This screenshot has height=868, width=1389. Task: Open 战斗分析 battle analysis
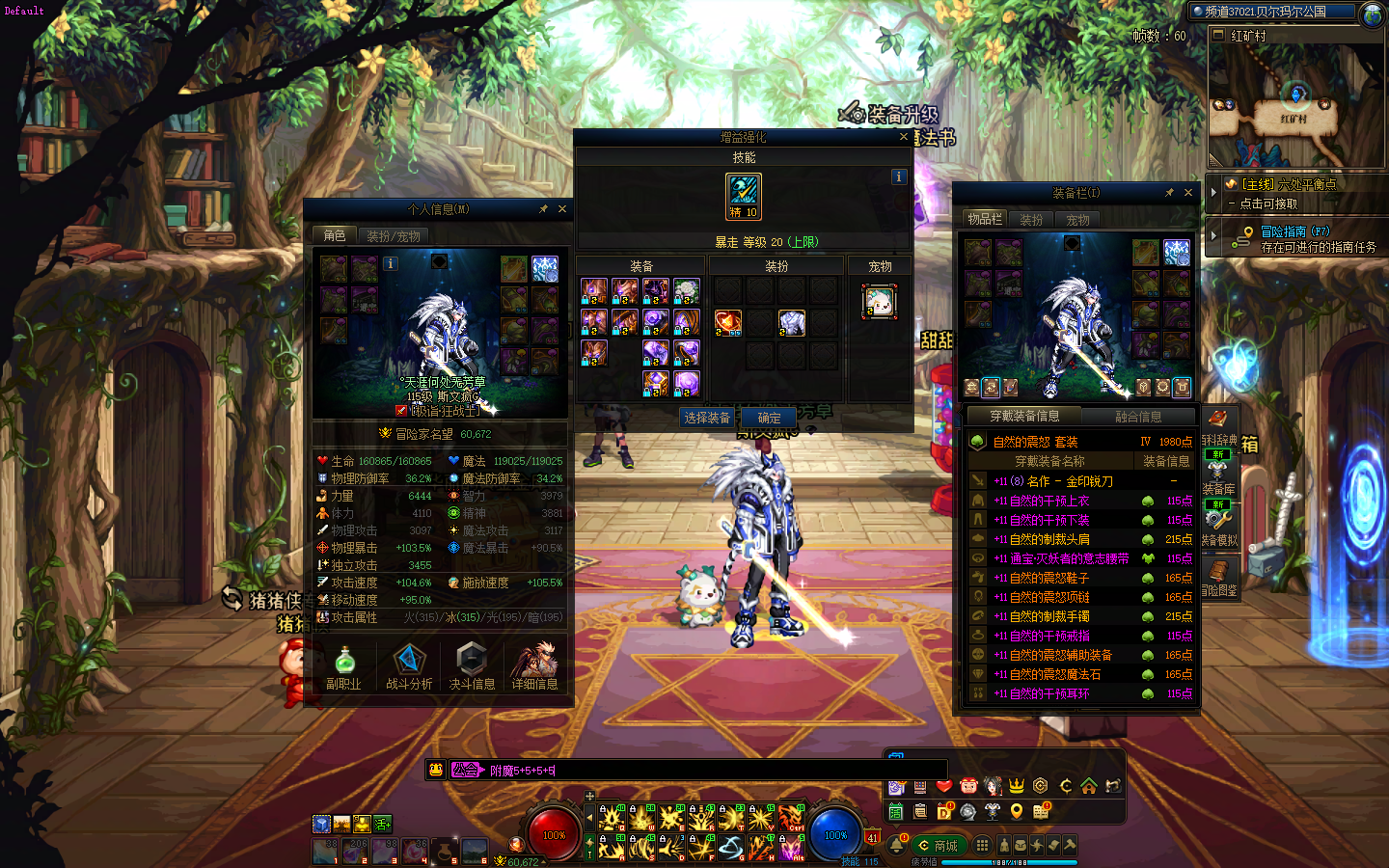408,667
